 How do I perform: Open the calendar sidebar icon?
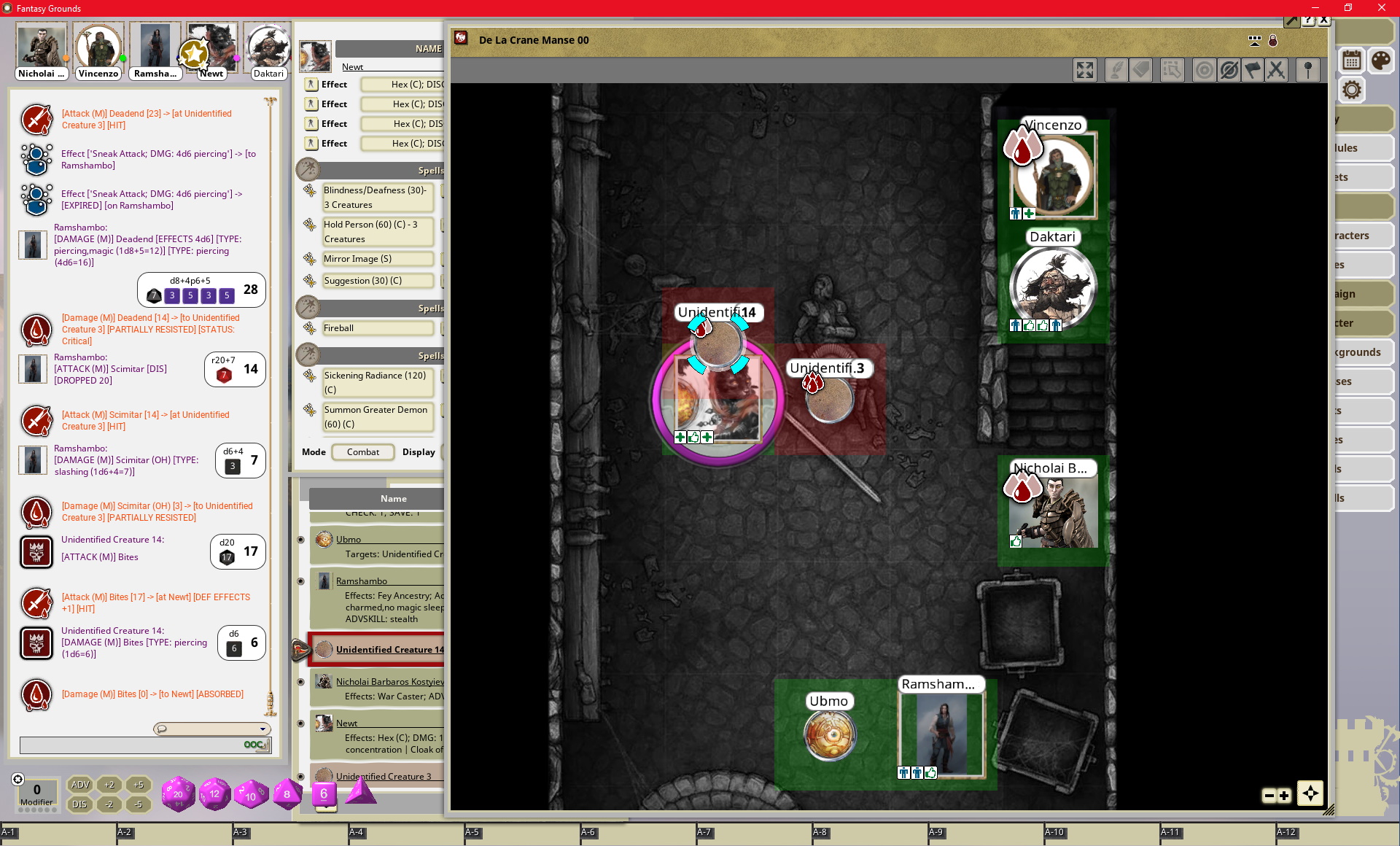click(x=1352, y=61)
